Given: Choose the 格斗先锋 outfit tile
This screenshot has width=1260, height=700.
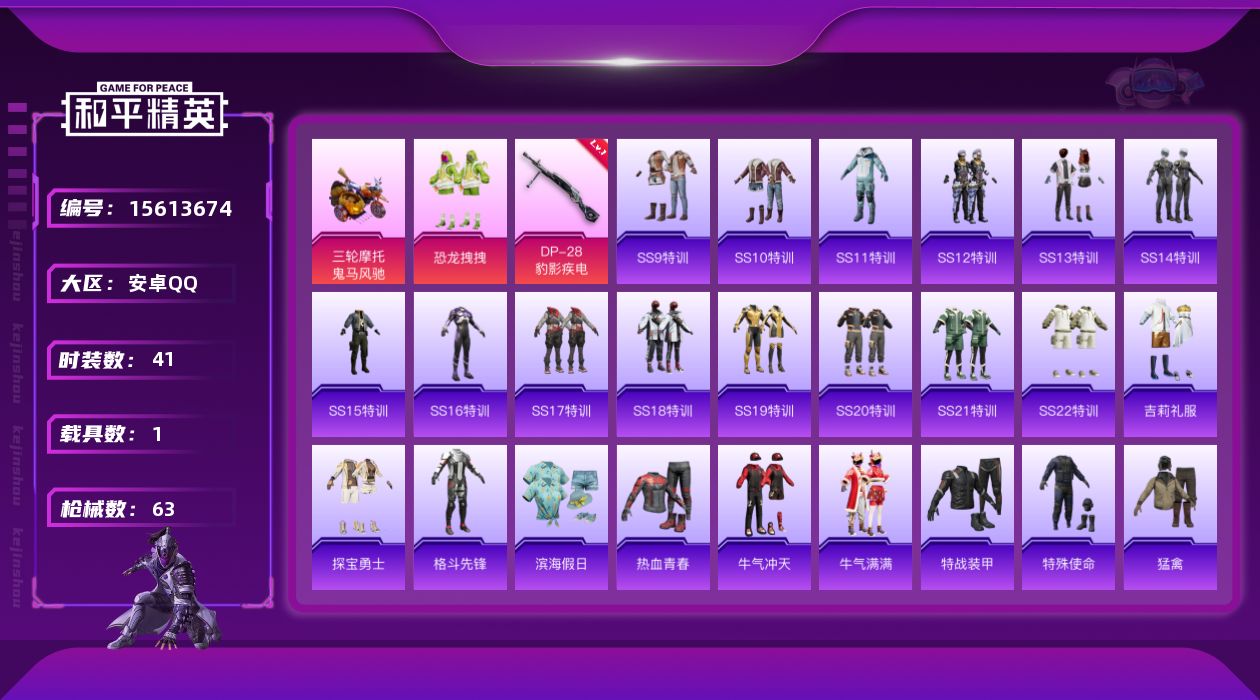Looking at the screenshot, I should pos(460,517).
